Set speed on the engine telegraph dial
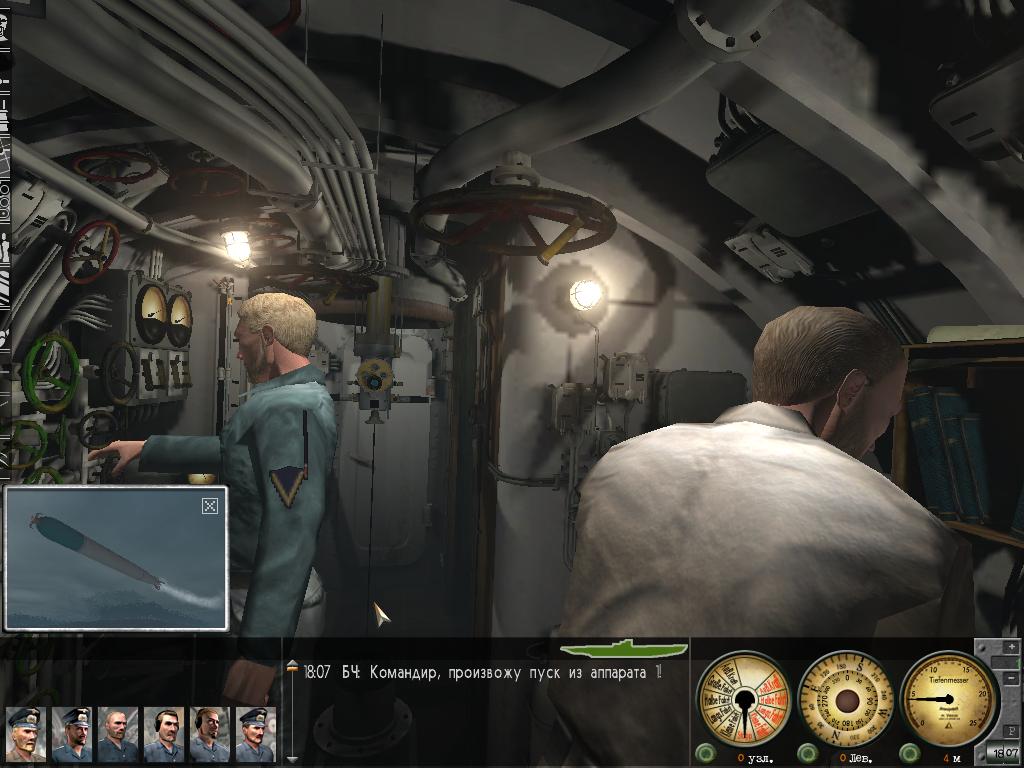Viewport: 1024px width, 768px height. 743,697
